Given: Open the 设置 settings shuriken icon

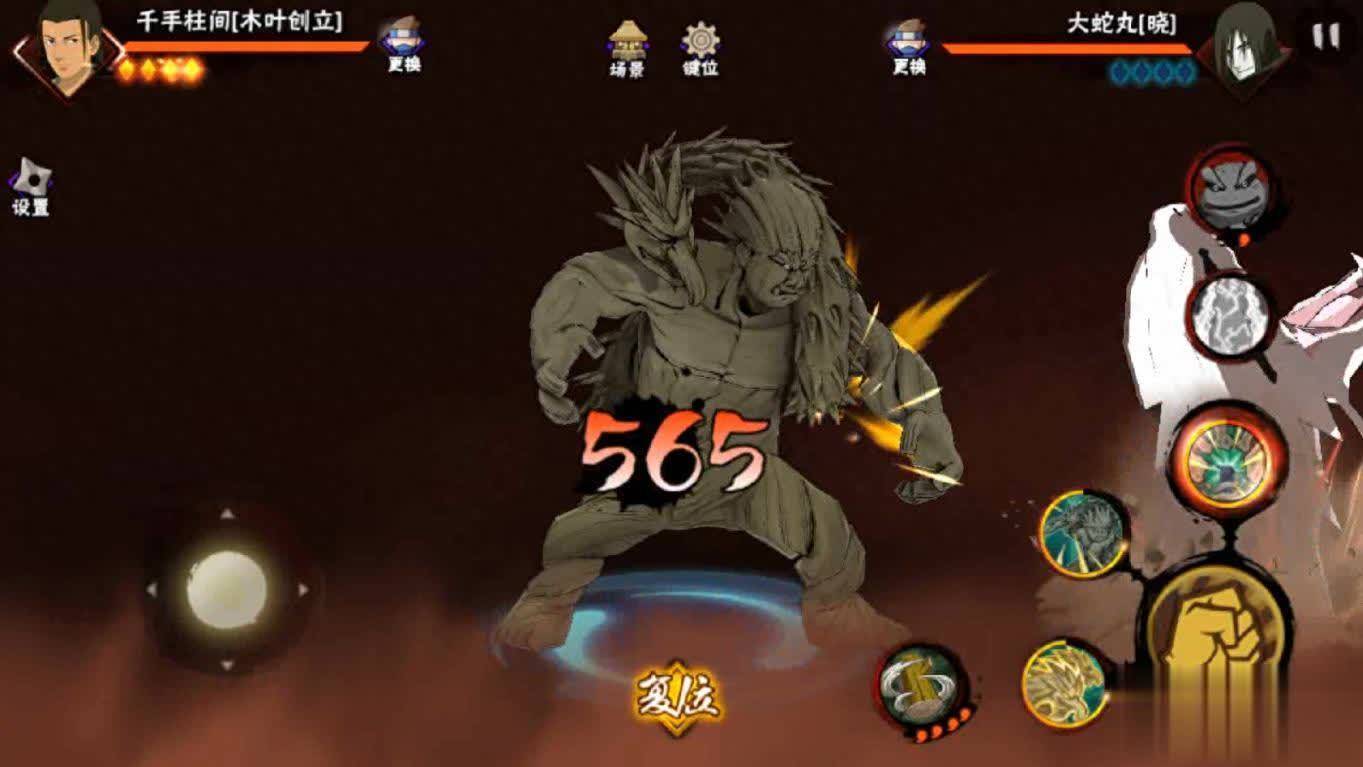Looking at the screenshot, I should coord(30,181).
